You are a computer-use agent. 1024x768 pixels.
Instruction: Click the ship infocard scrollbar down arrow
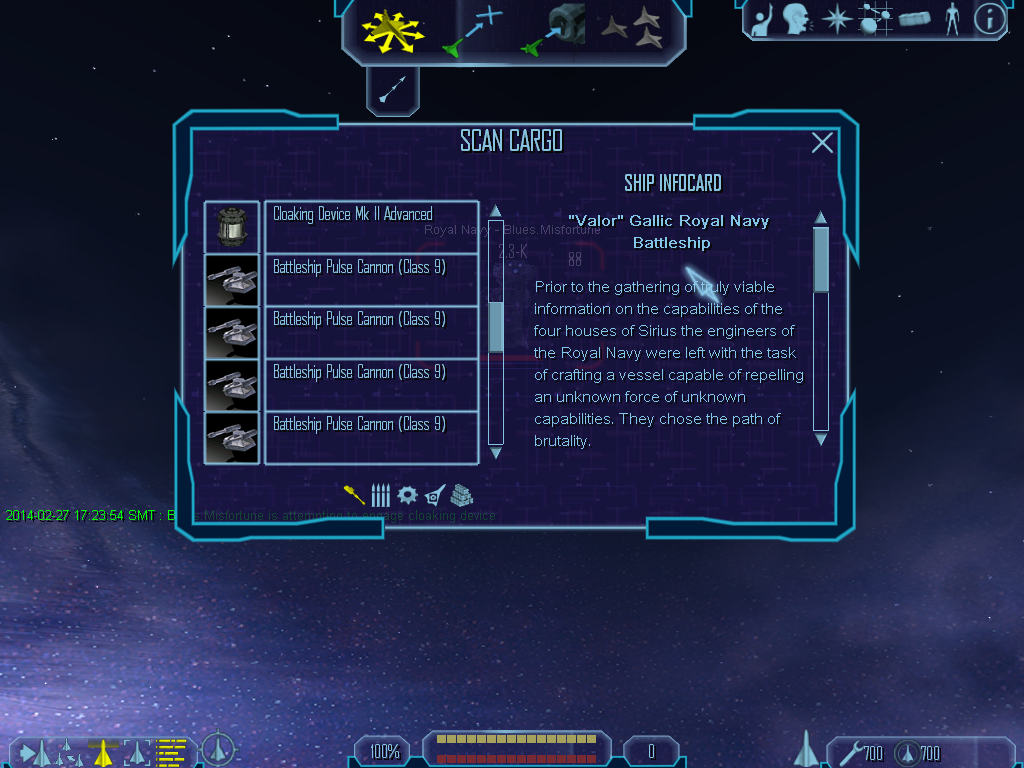[821, 439]
